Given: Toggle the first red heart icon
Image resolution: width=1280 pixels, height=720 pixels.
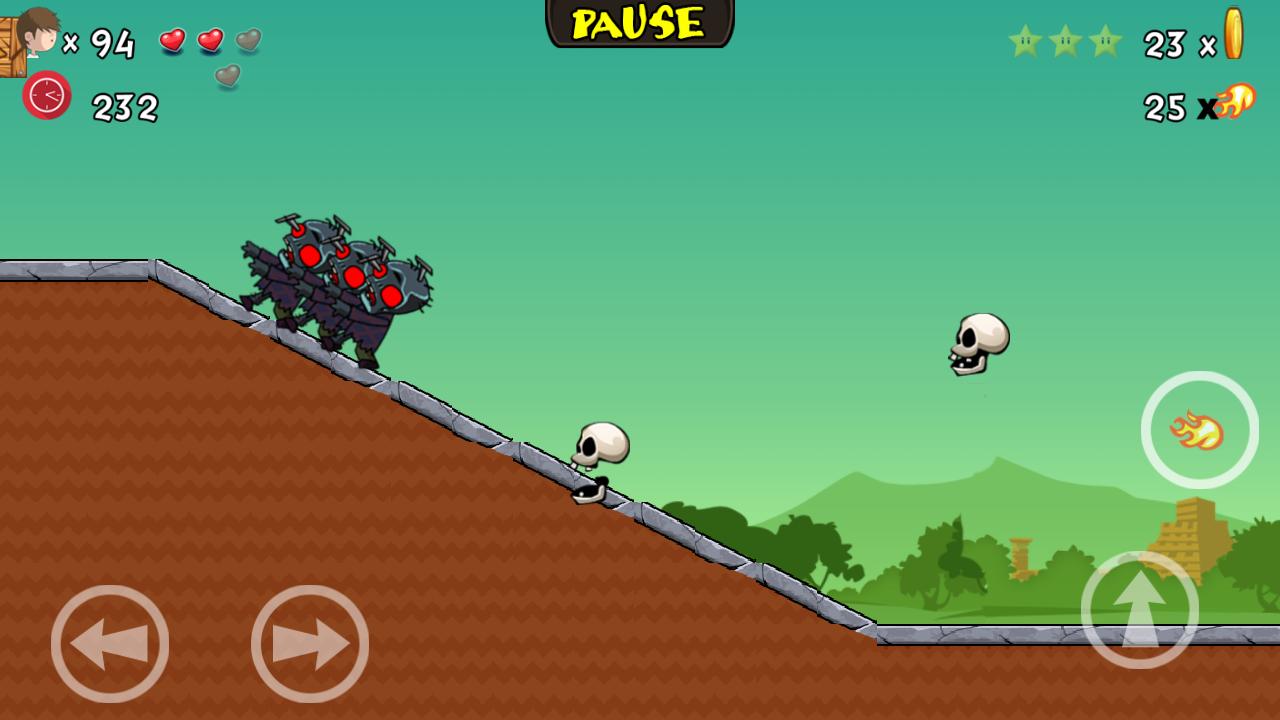Looking at the screenshot, I should pyautogui.click(x=173, y=42).
